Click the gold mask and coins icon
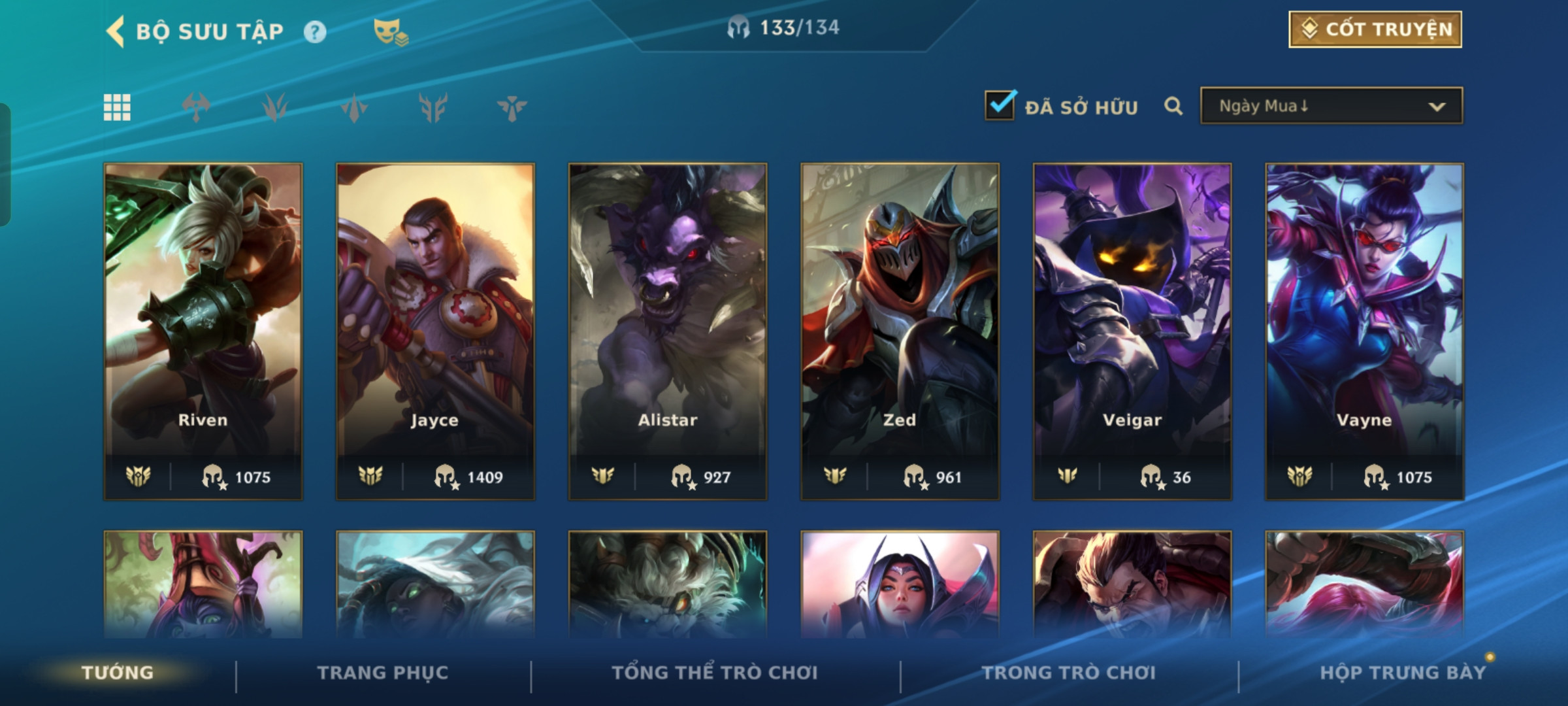Viewport: 1568px width, 706px height. 390,31
